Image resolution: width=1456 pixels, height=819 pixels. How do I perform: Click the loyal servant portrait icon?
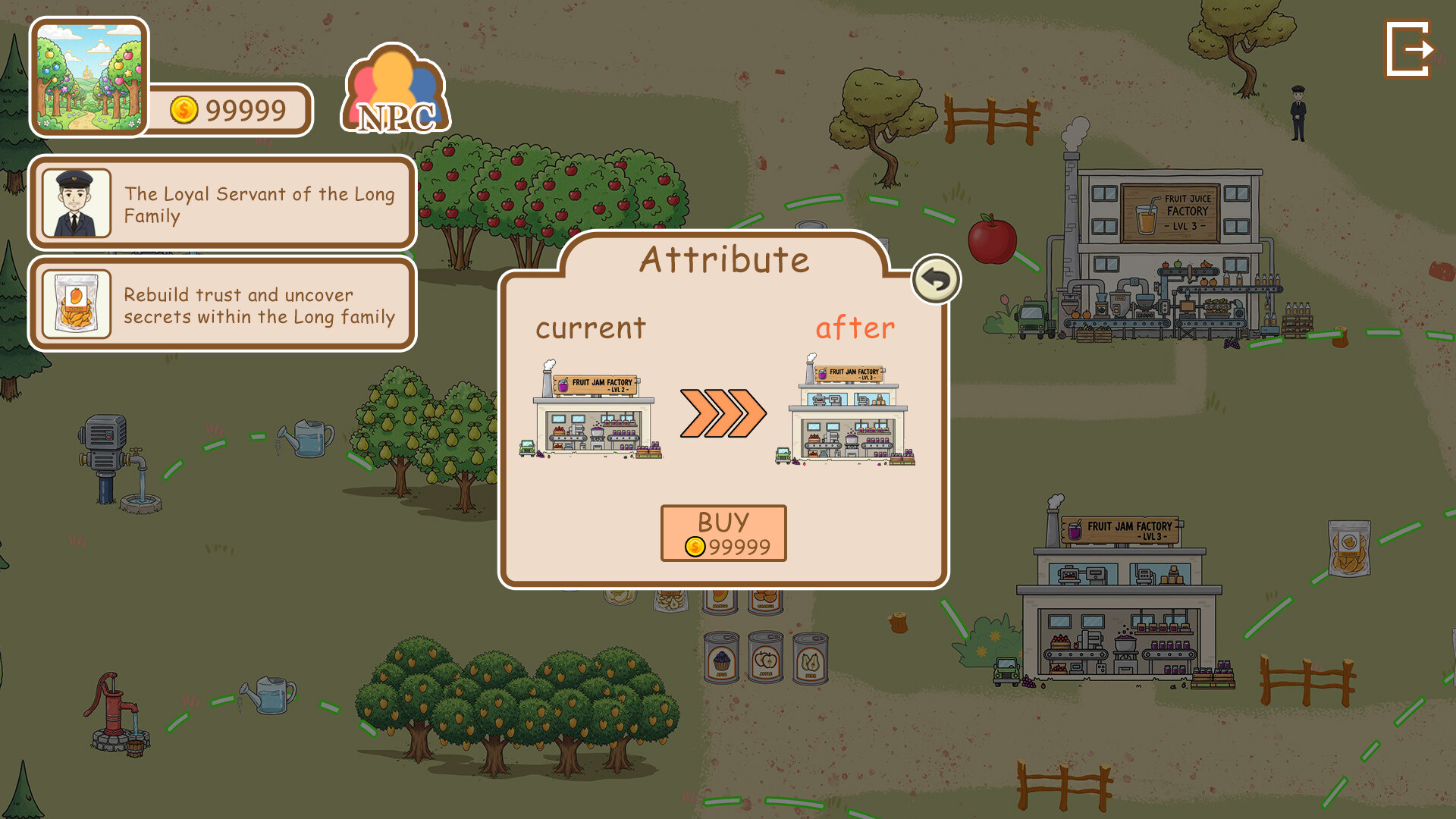click(x=76, y=202)
